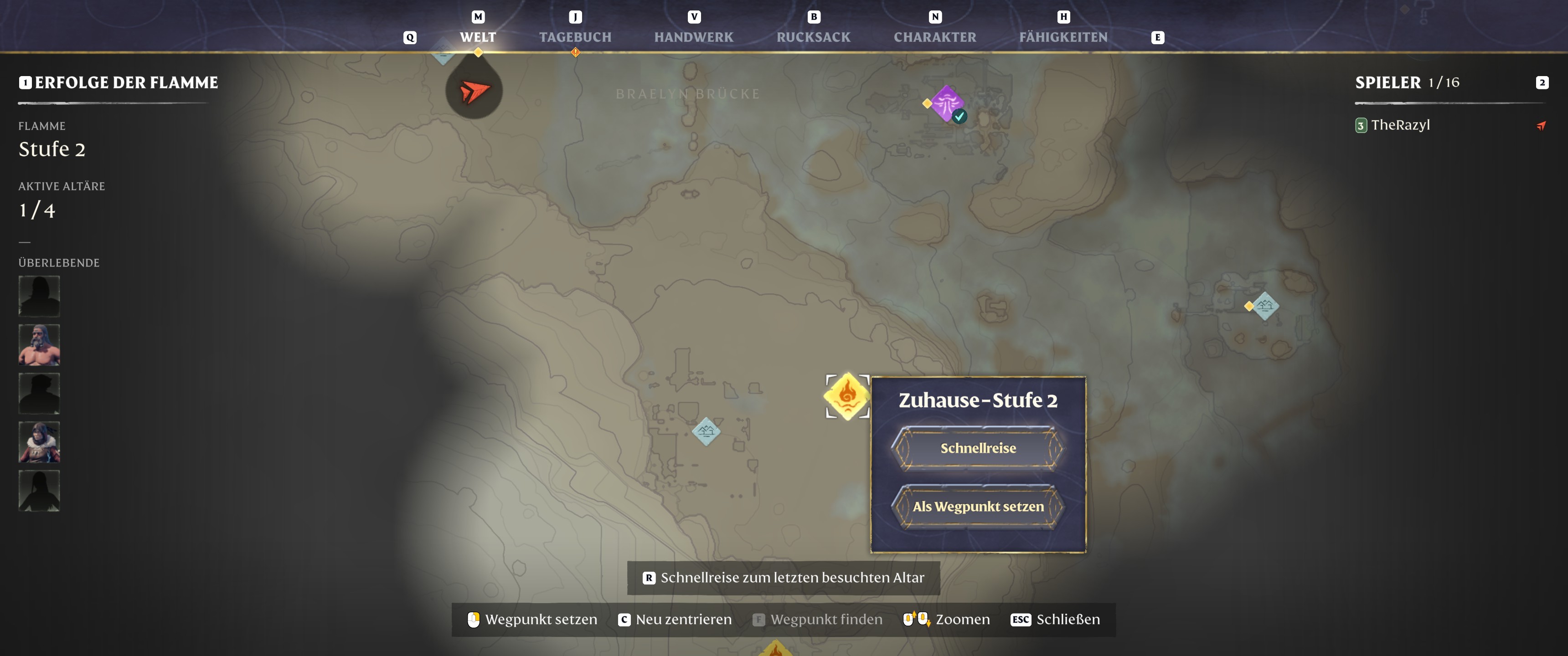This screenshot has width=1568, height=656.
Task: Open the Fähigkeiten tab
Action: click(x=1063, y=37)
